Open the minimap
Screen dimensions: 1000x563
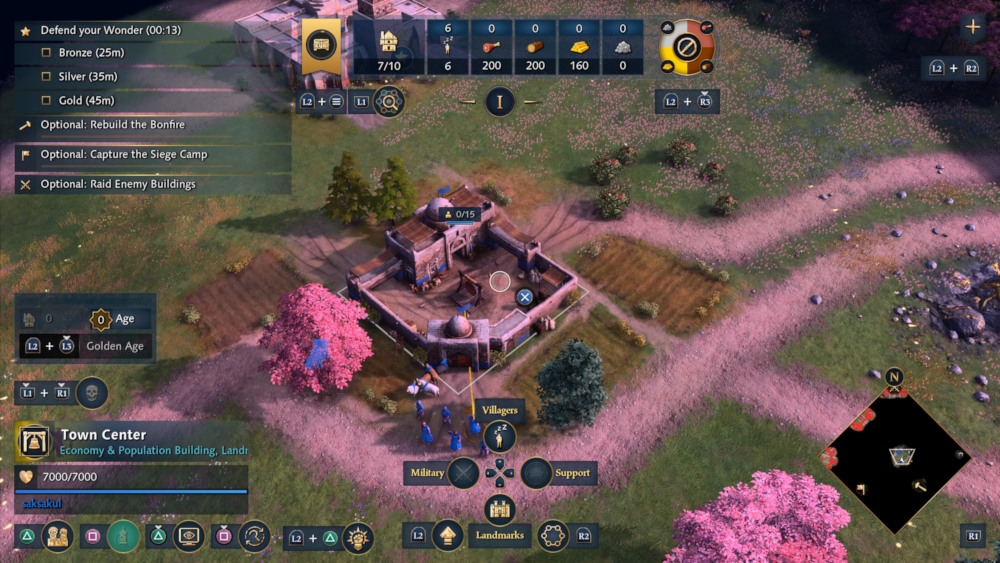(x=896, y=459)
